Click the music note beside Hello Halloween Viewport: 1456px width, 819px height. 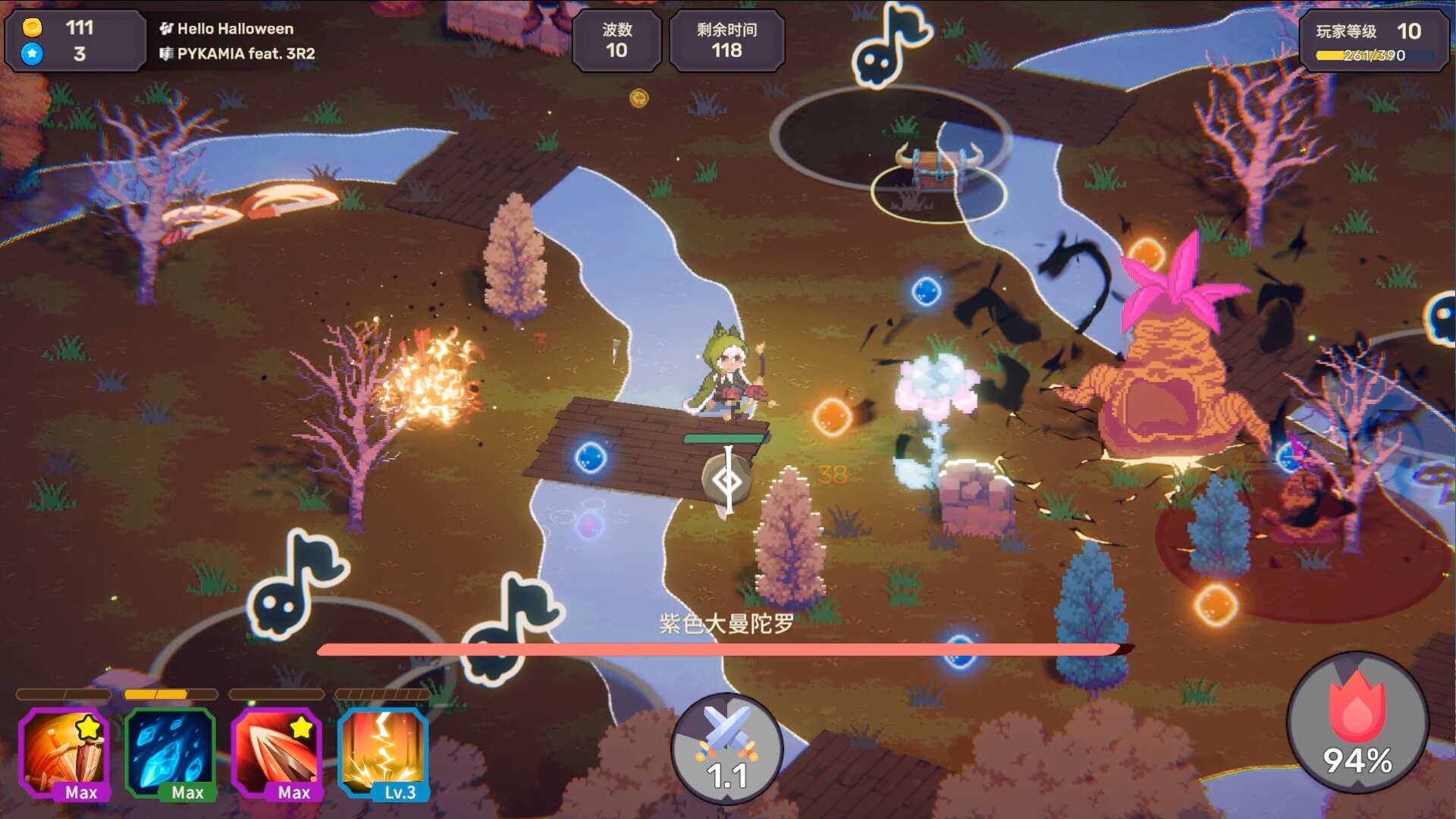(x=166, y=30)
